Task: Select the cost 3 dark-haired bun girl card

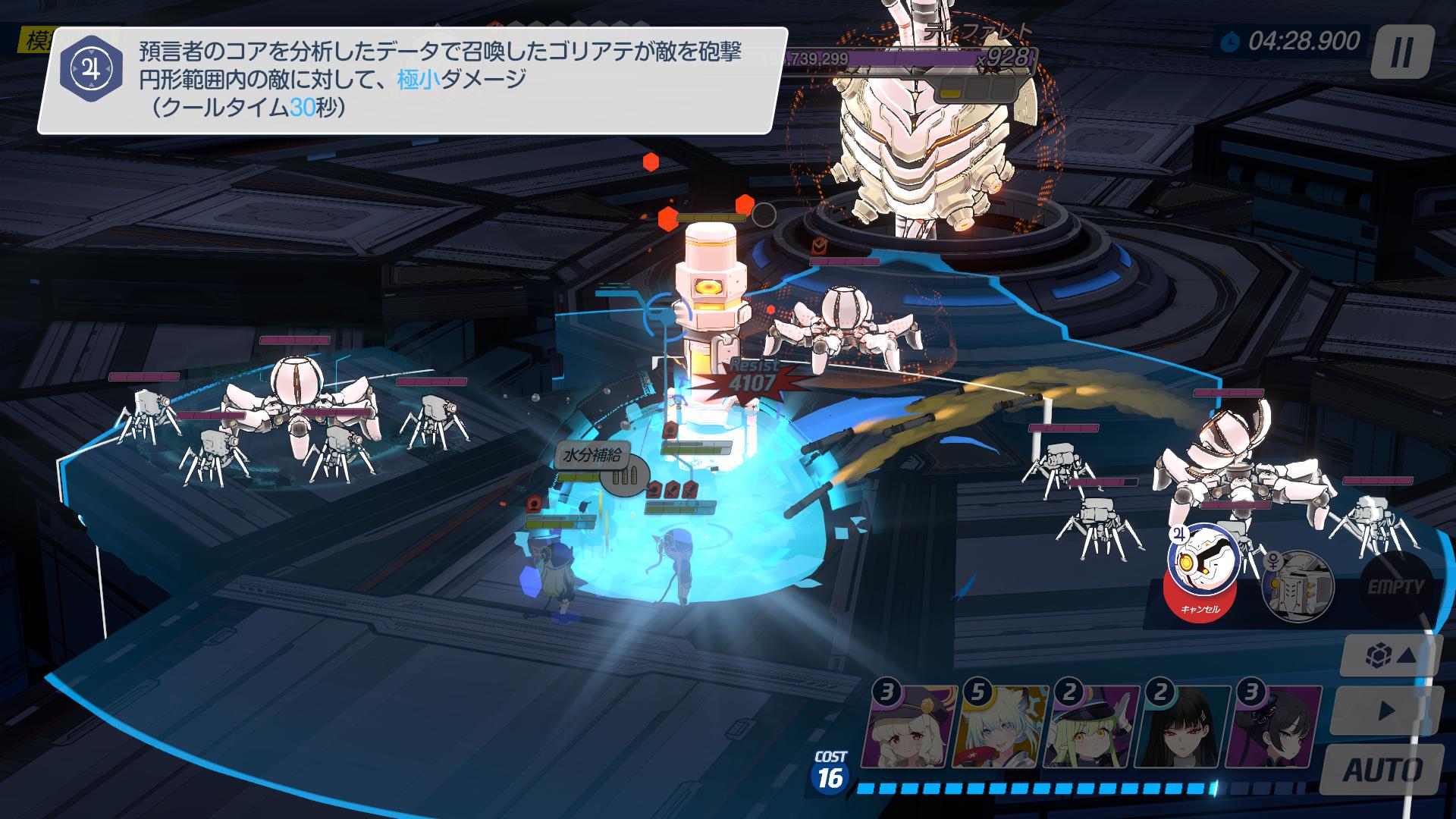Action: coord(1272,728)
